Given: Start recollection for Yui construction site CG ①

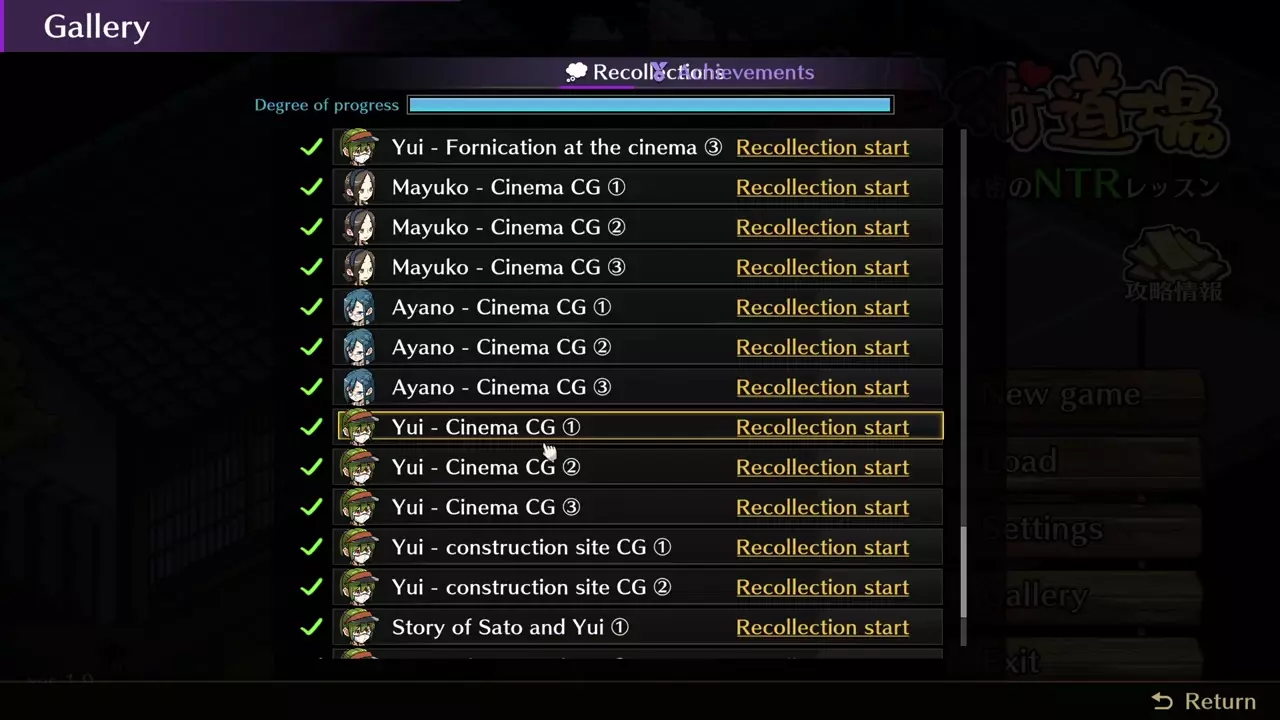Looking at the screenshot, I should [822, 547].
